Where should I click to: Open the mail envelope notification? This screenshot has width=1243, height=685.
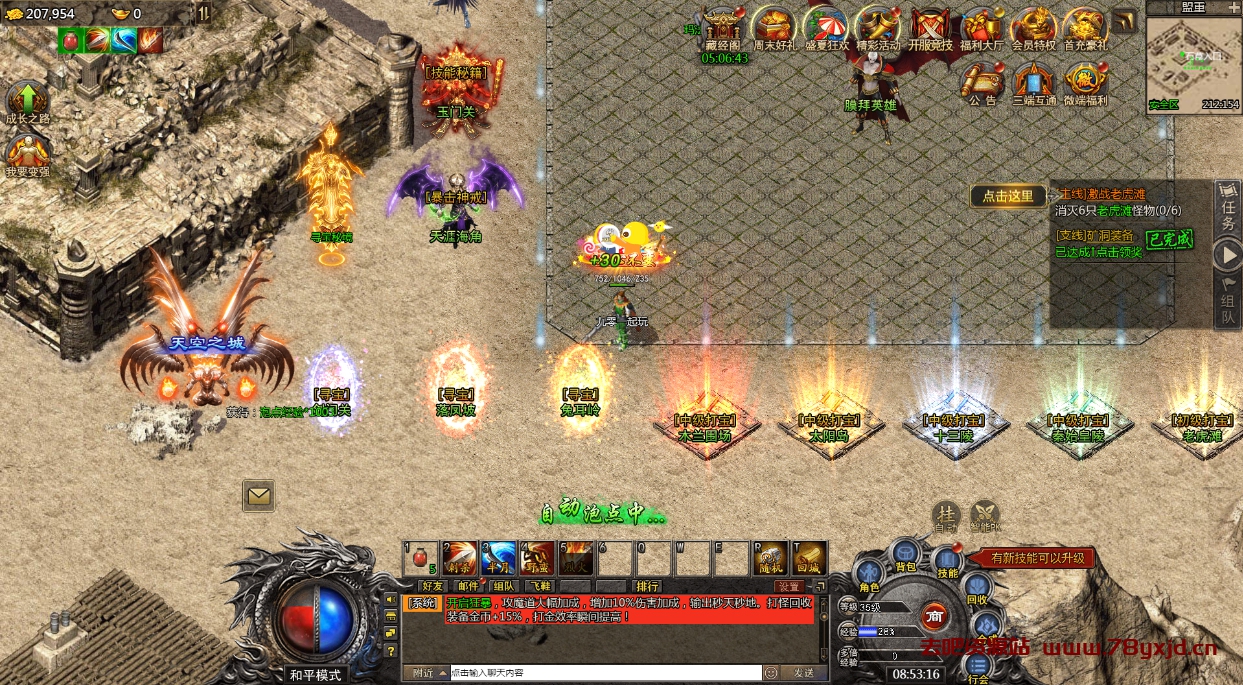click(x=258, y=494)
